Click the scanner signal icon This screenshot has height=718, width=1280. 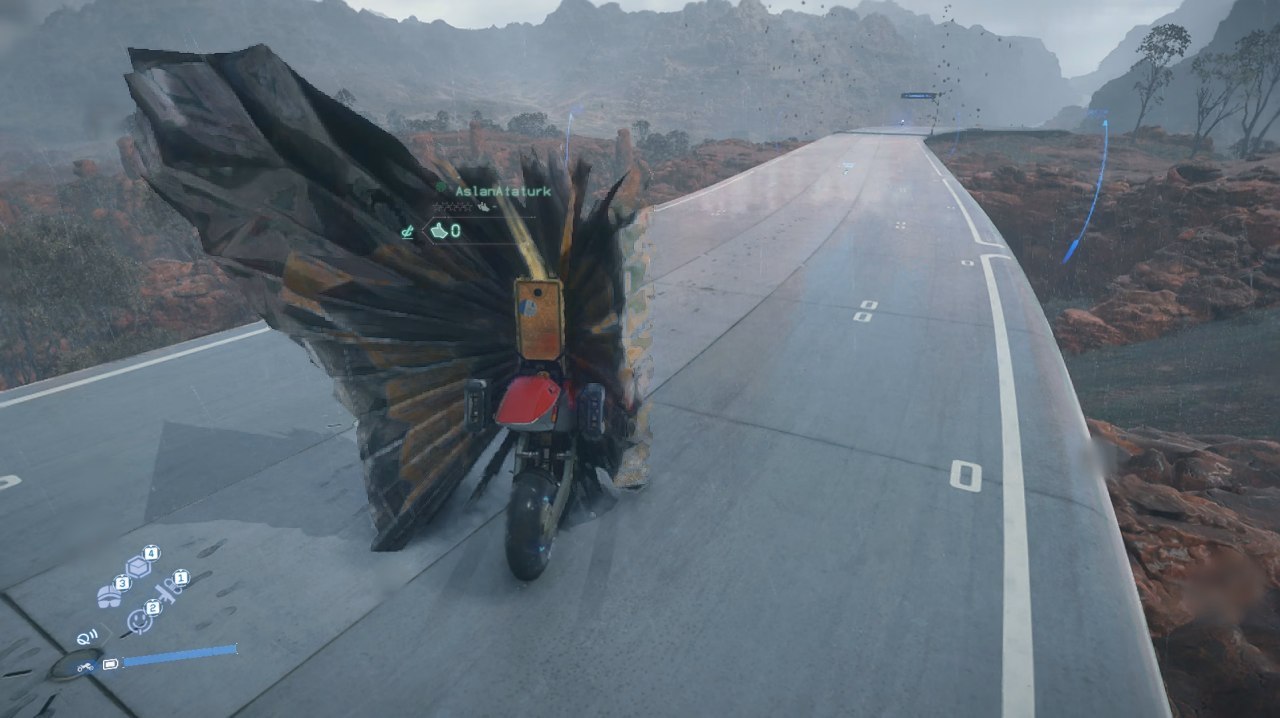[85, 636]
